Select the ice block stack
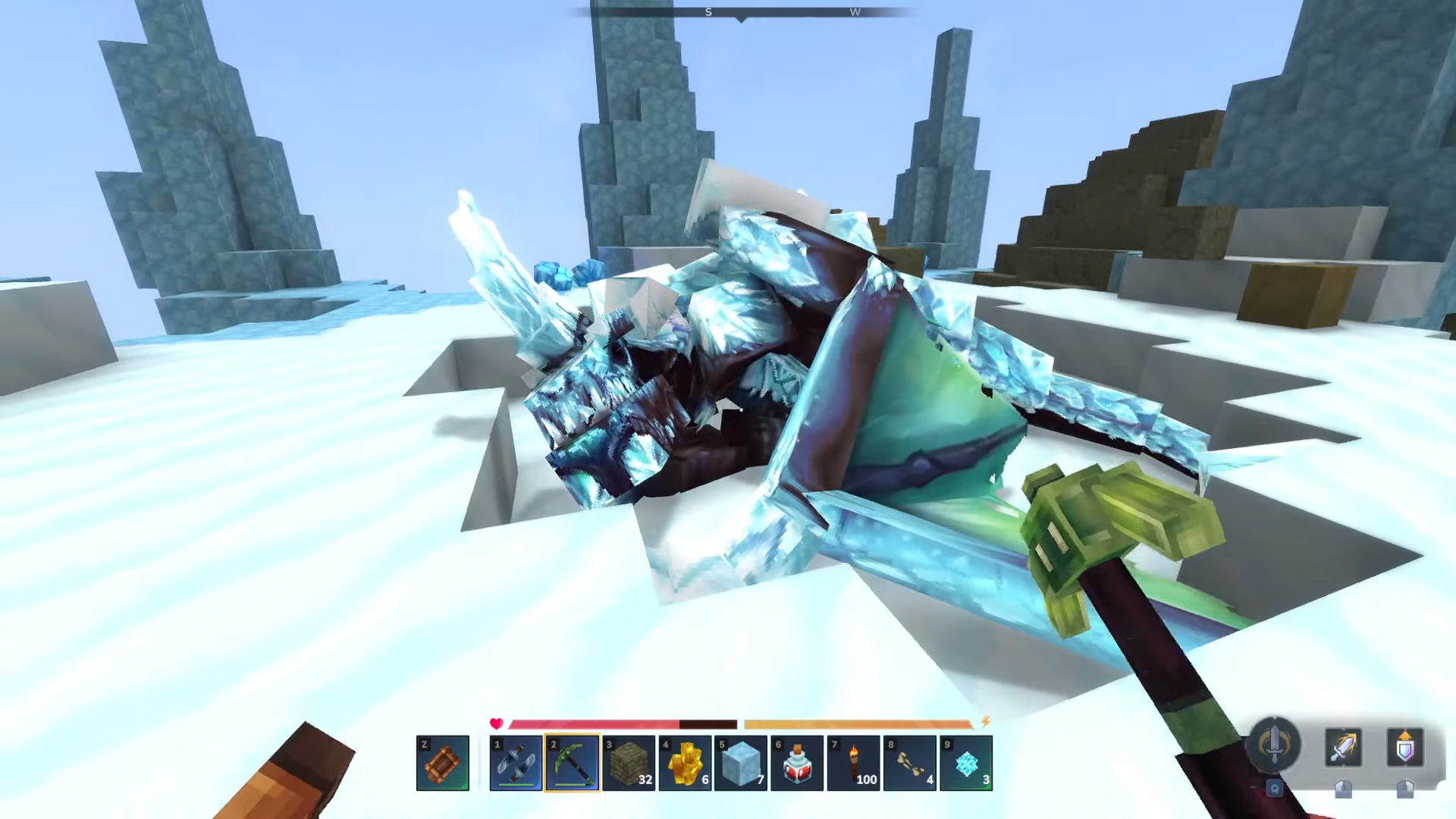This screenshot has height=819, width=1456. [x=741, y=763]
